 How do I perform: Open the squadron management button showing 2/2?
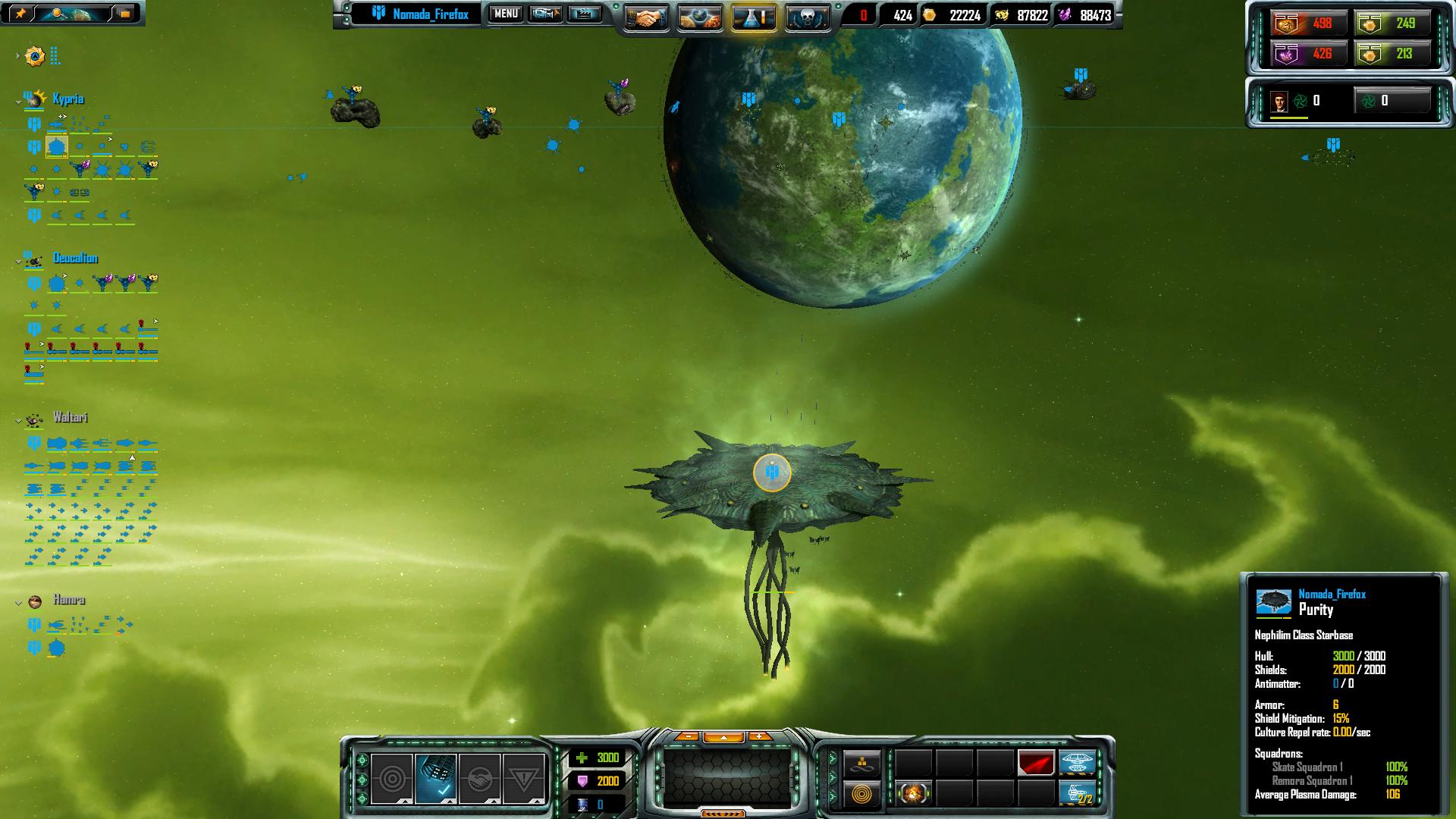click(1077, 793)
